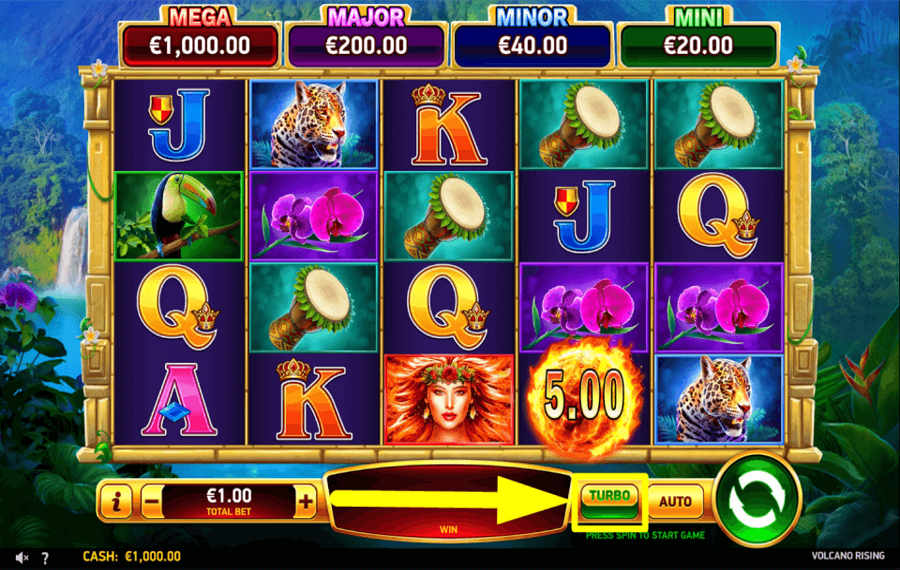Decrease total bet with the minus button
The width and height of the screenshot is (900, 570).
152,500
